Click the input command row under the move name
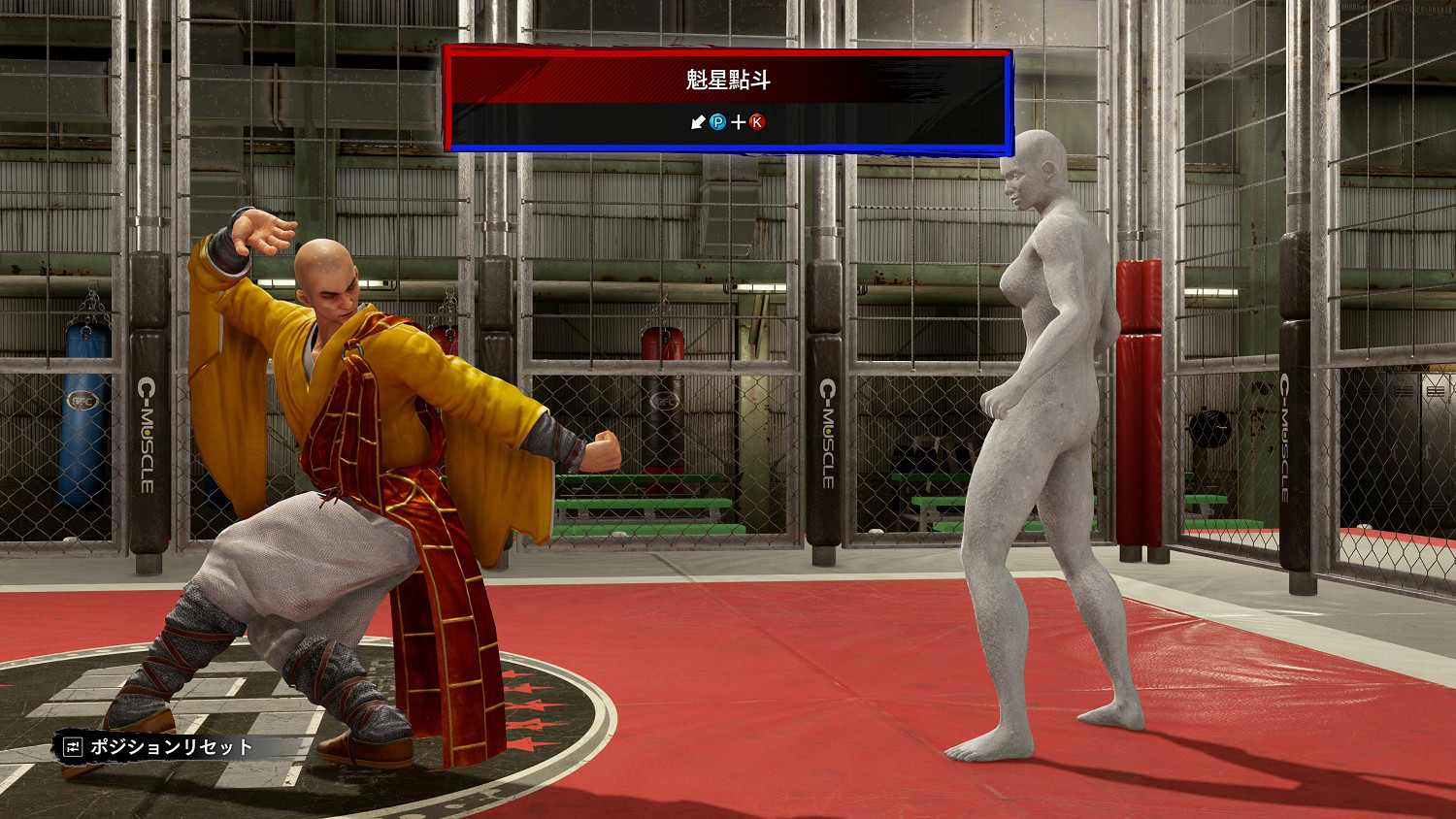Viewport: 1456px width, 819px height. tap(728, 123)
